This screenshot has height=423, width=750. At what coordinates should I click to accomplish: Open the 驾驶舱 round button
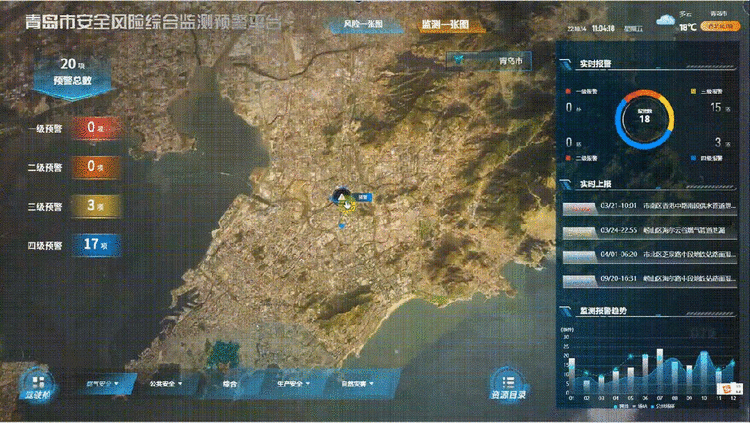[x=36, y=385]
